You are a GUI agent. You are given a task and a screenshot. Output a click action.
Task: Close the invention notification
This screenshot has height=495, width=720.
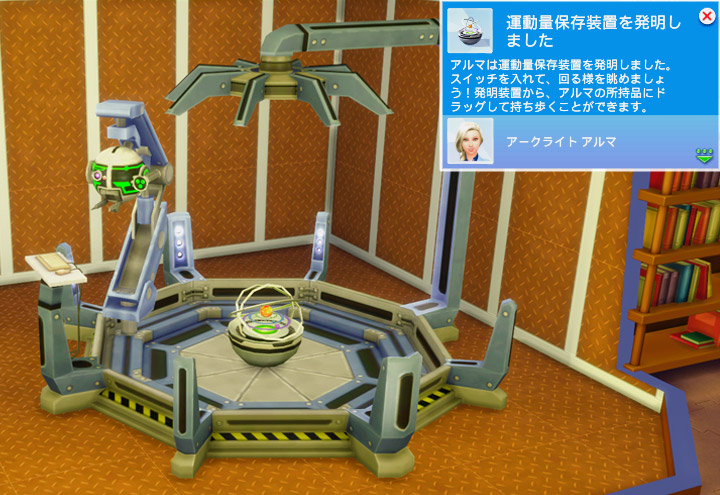pos(707,16)
